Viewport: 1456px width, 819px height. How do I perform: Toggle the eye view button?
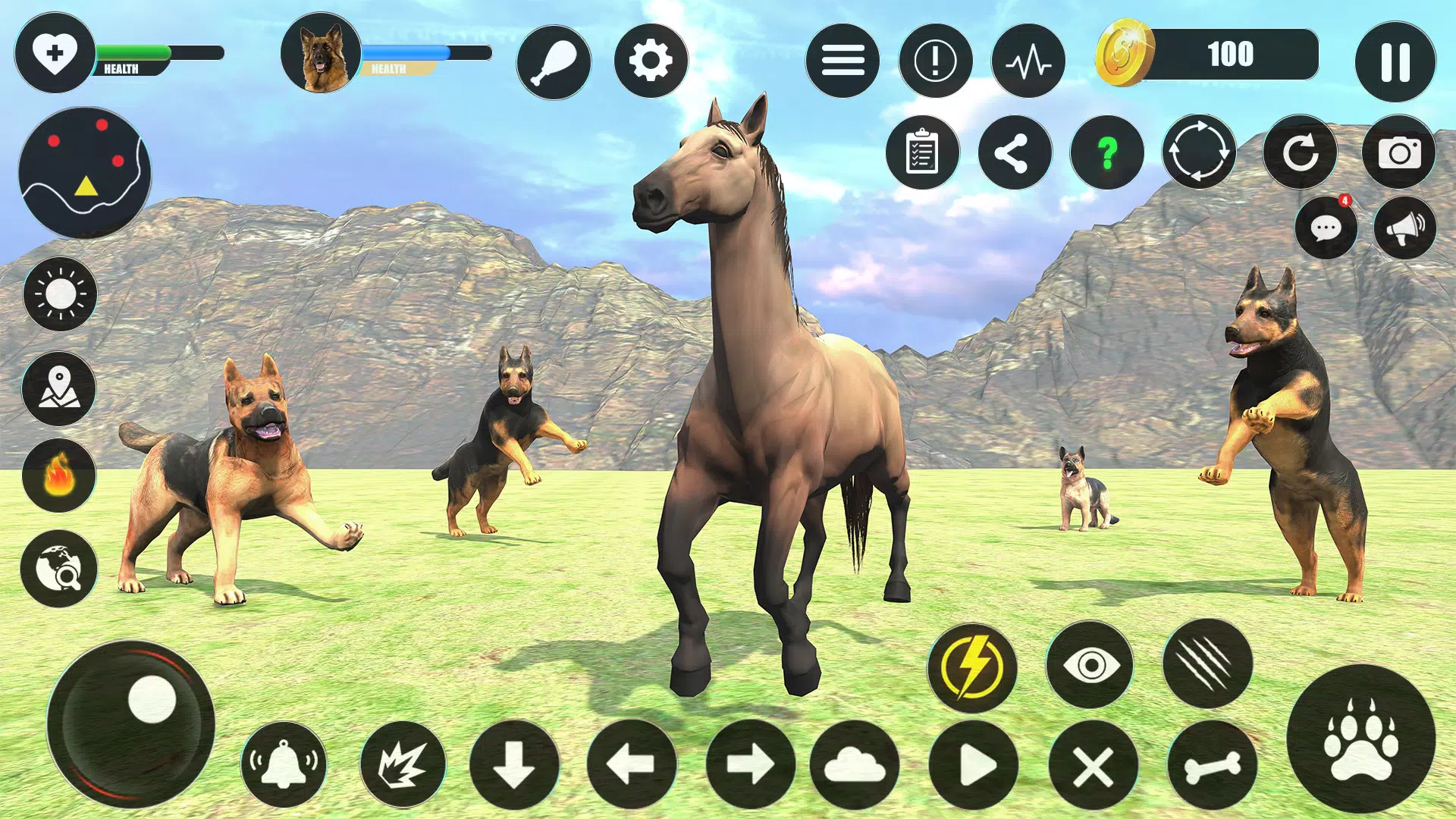tap(1090, 665)
